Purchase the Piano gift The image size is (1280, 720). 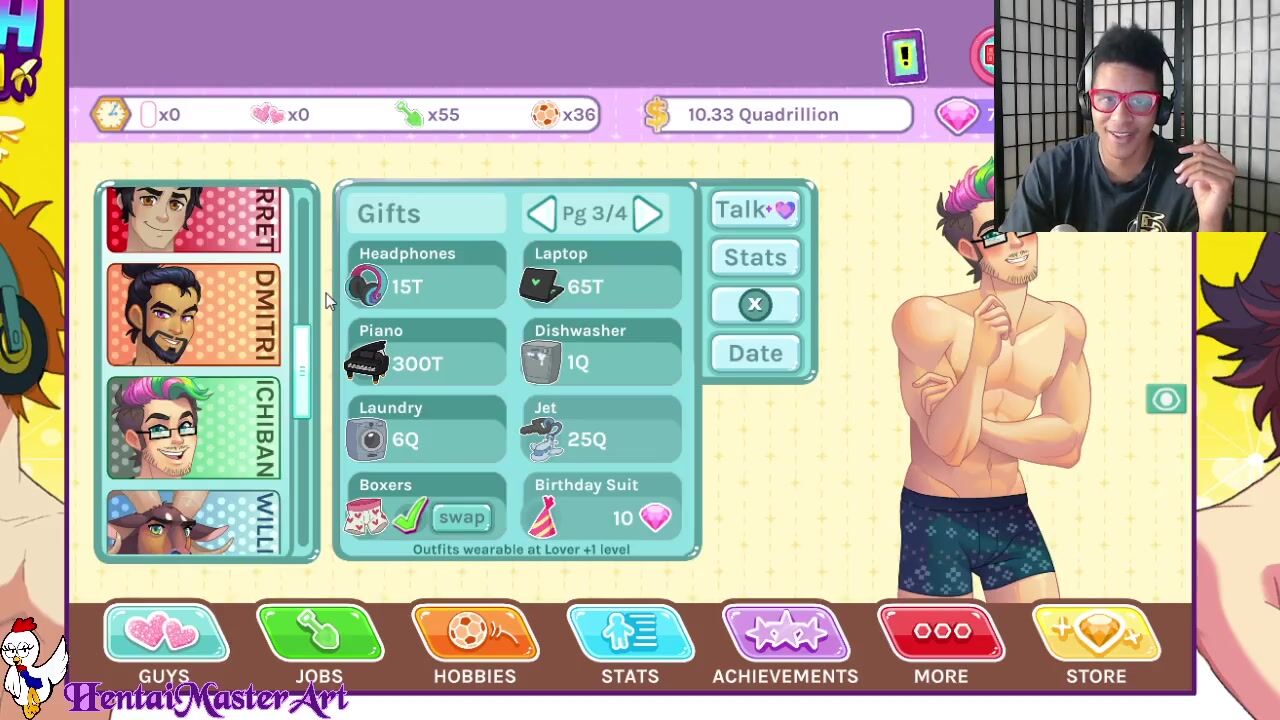point(426,353)
